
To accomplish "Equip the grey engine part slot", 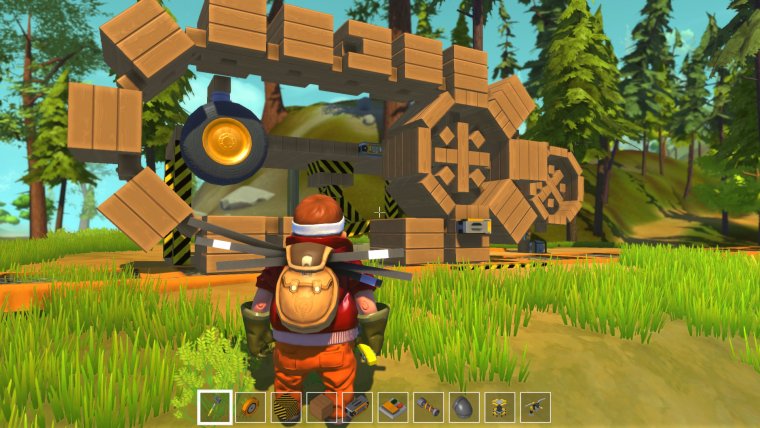I will tap(357, 407).
